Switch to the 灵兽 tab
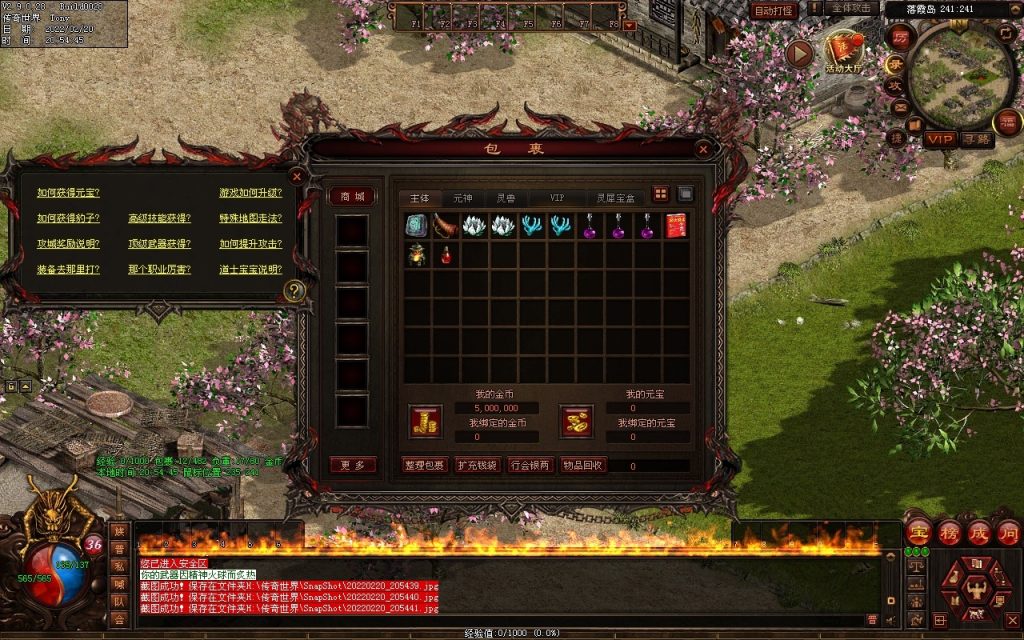 [x=506, y=198]
